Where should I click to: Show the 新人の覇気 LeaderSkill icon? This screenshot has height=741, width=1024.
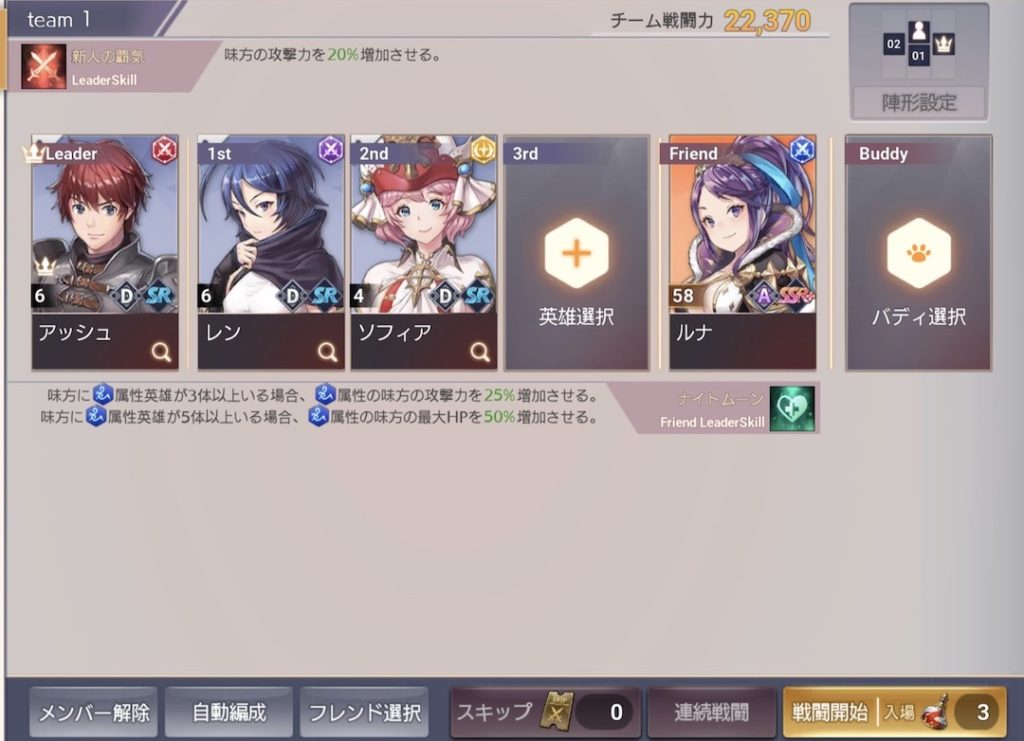pyautogui.click(x=44, y=67)
